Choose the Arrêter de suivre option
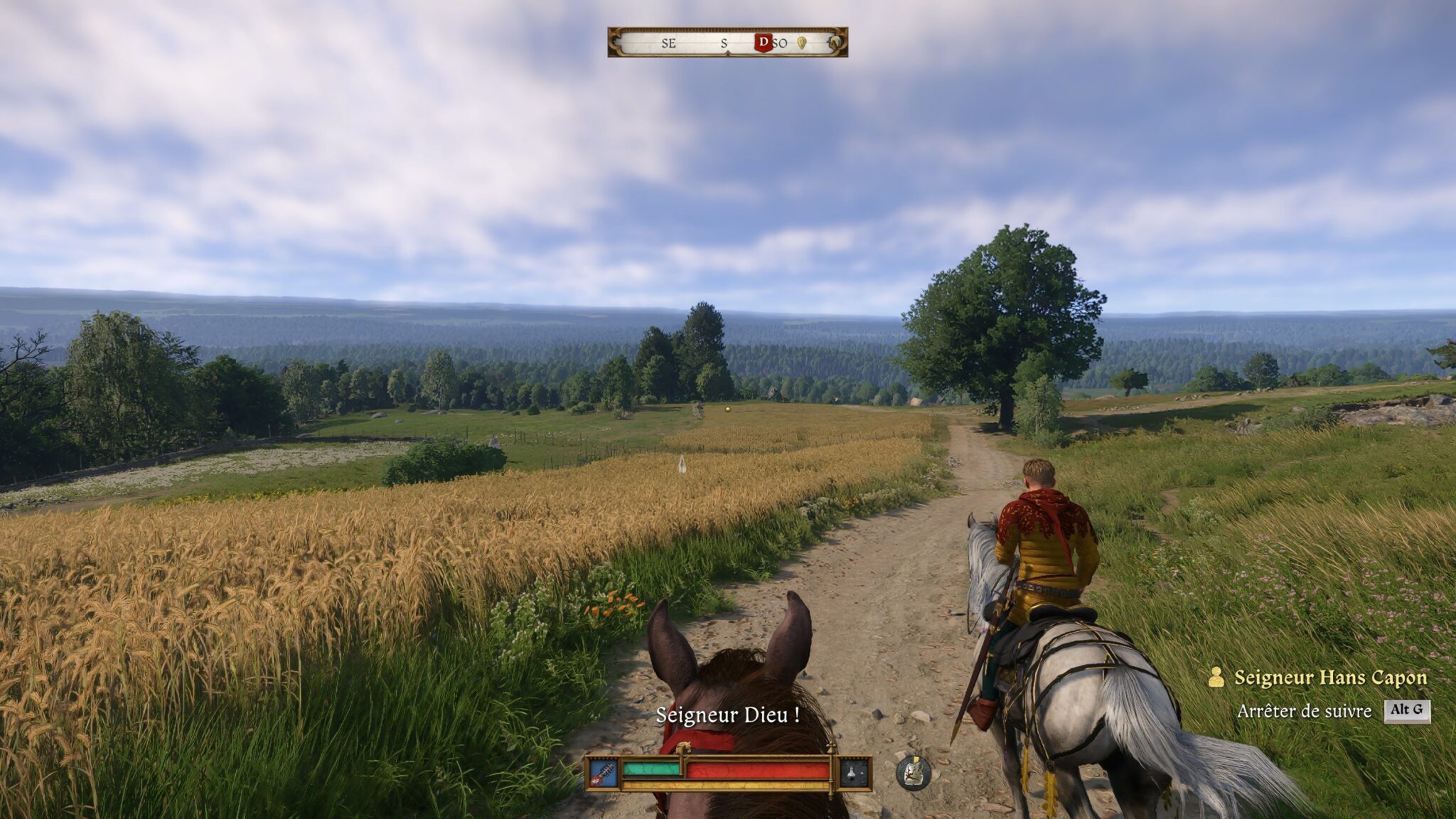Image resolution: width=1456 pixels, height=819 pixels. [x=1304, y=711]
